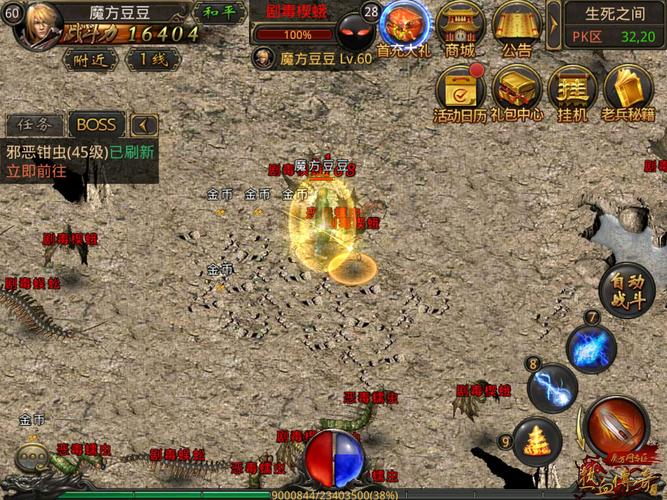Viewport: 667px width, 500px height.
Task: Open the 公告 announcements scroll
Action: coord(516,29)
